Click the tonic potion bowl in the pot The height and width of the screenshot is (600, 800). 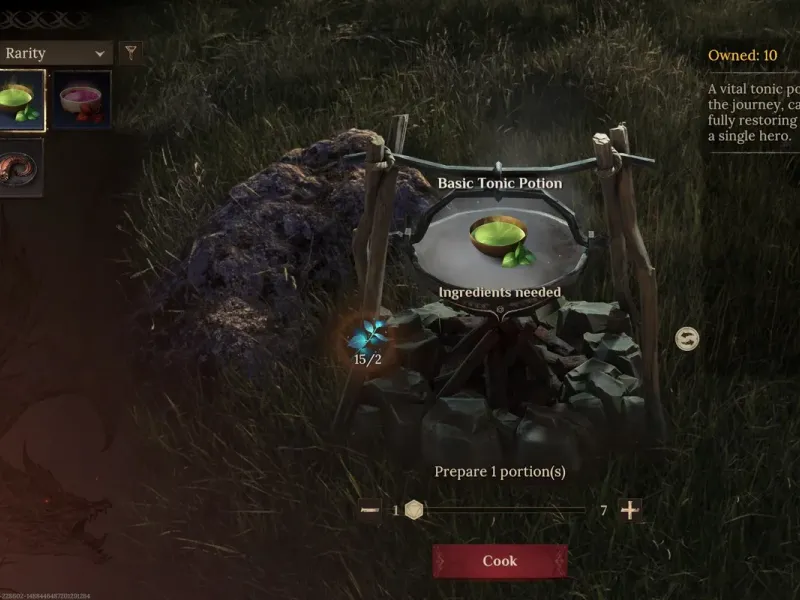[x=501, y=240]
